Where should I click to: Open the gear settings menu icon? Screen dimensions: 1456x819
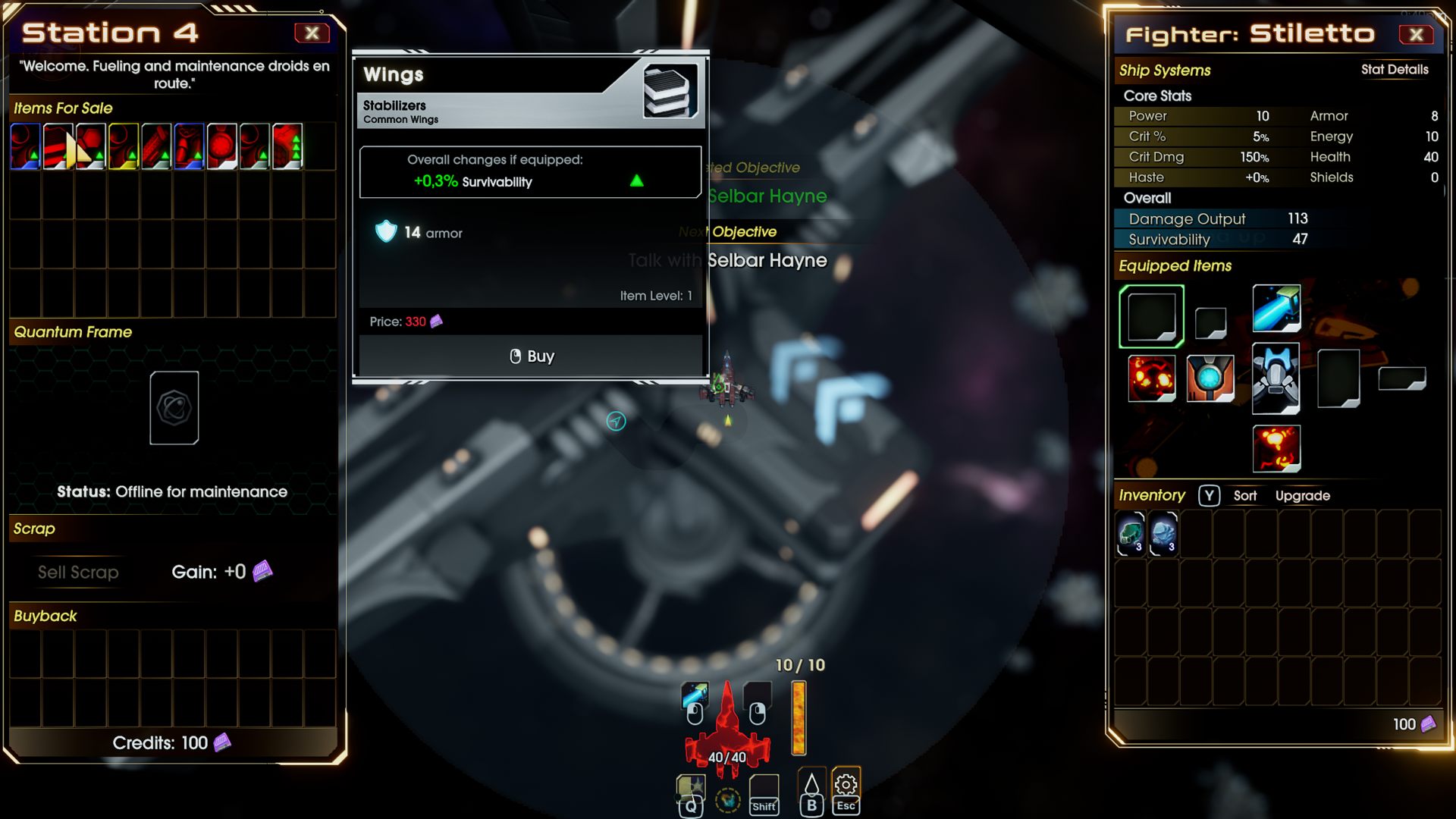click(x=846, y=785)
